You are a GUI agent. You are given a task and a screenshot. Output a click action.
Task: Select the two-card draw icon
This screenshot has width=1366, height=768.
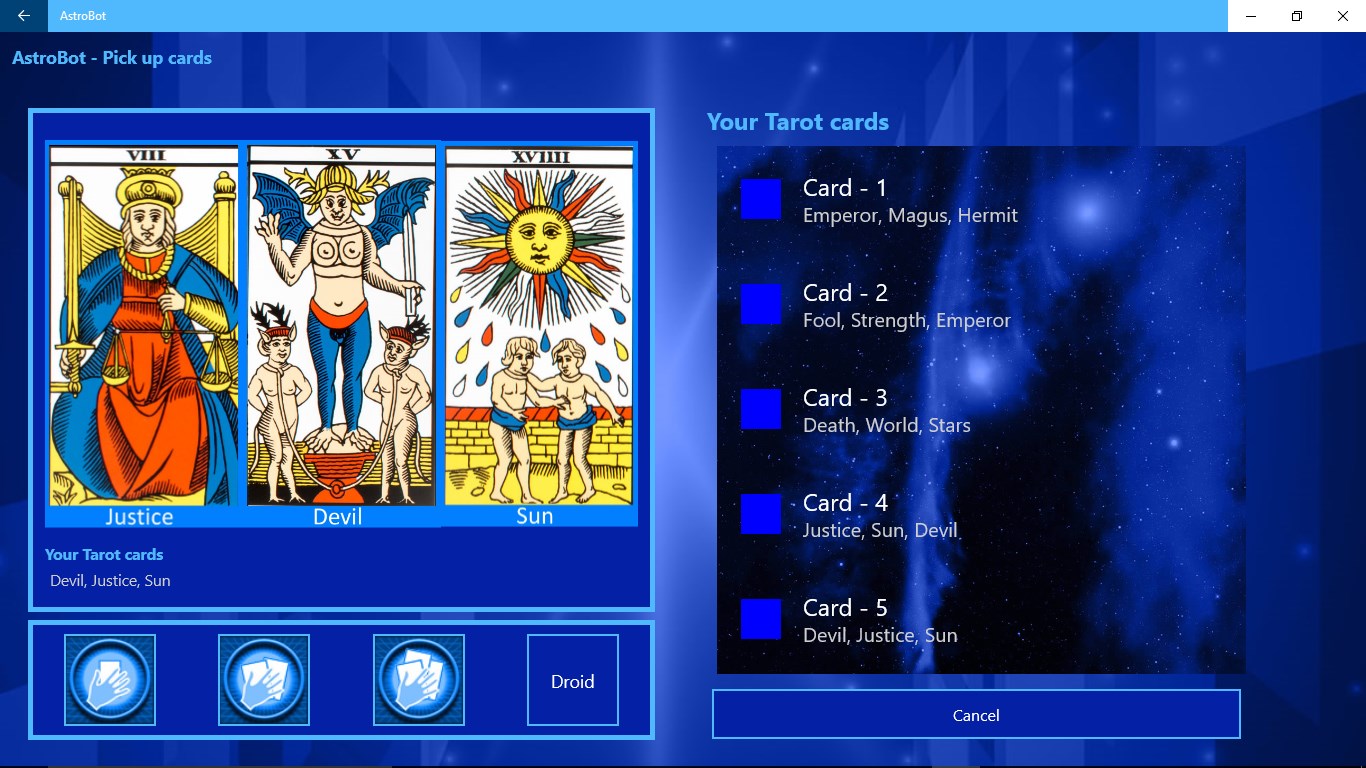click(x=263, y=679)
